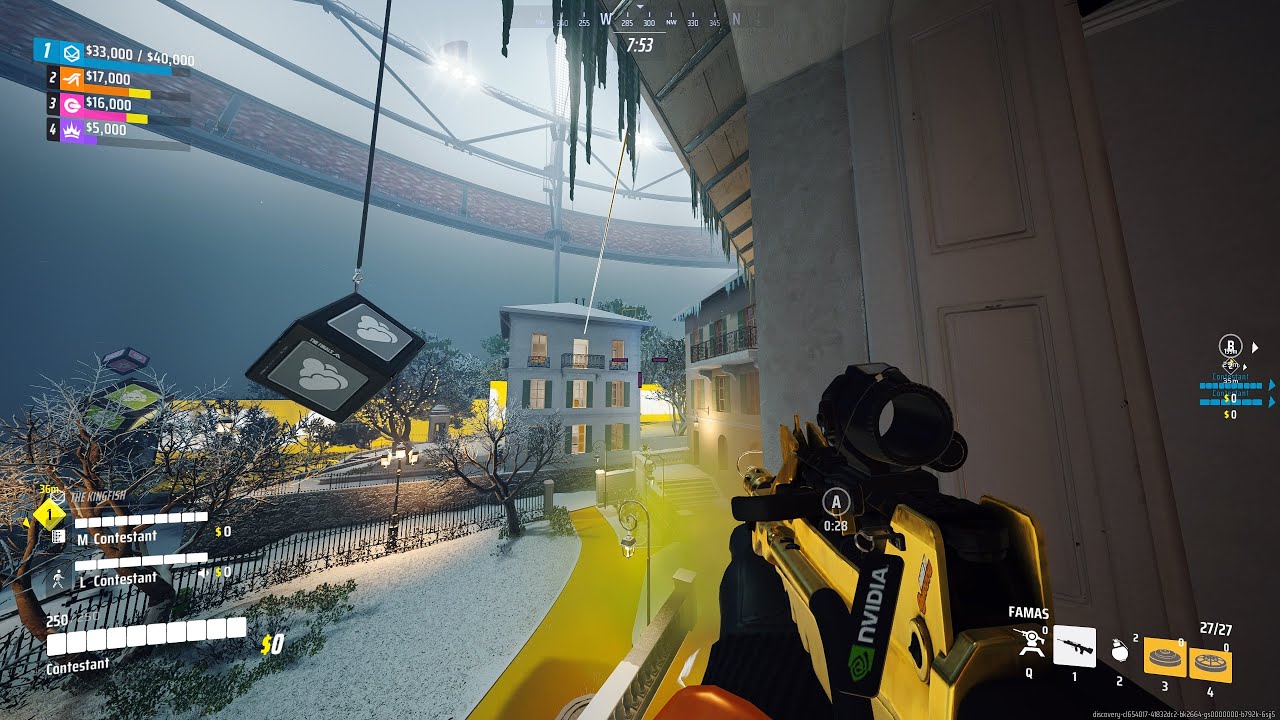Click the circled A objective marker

tap(836, 502)
